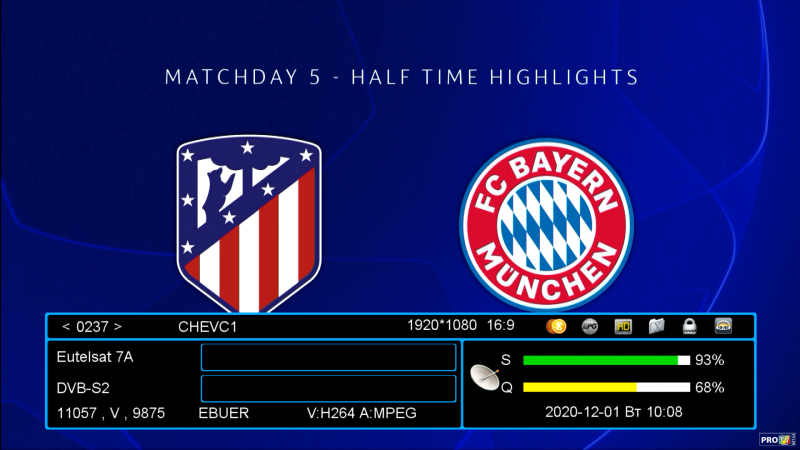The height and width of the screenshot is (450, 800).
Task: Select the 0237 channel number selector
Action: click(92, 326)
